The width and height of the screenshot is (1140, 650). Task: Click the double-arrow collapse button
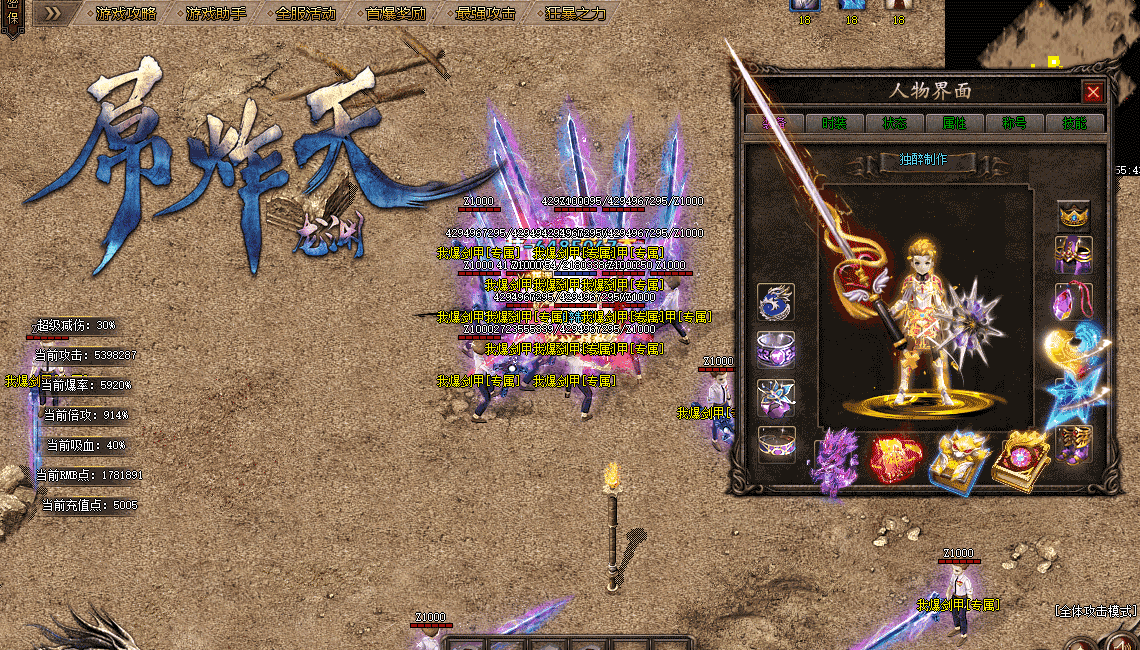48,13
